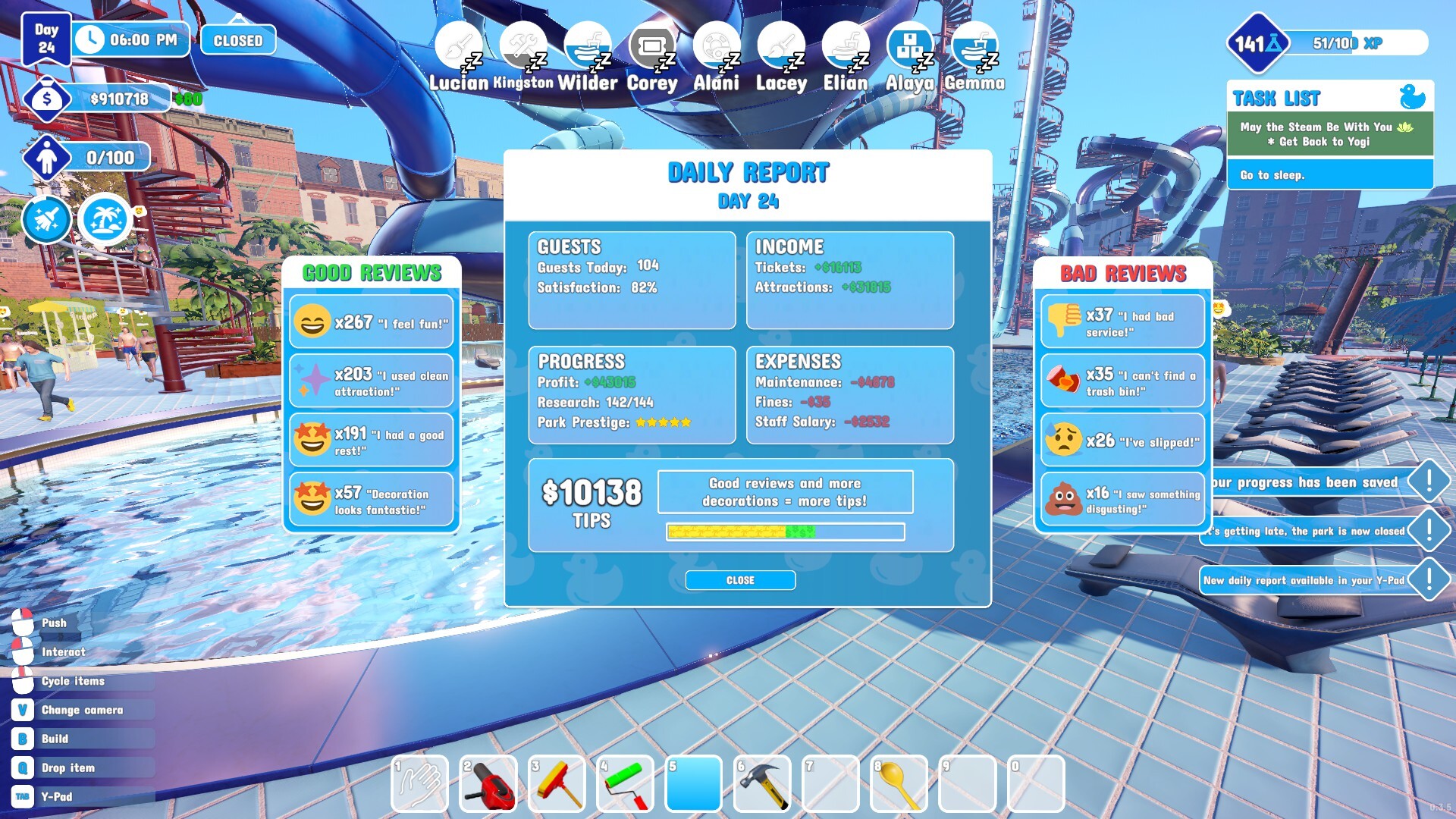The width and height of the screenshot is (1456, 819).
Task: Click CLOSE on the Daily Report
Action: [x=740, y=580]
